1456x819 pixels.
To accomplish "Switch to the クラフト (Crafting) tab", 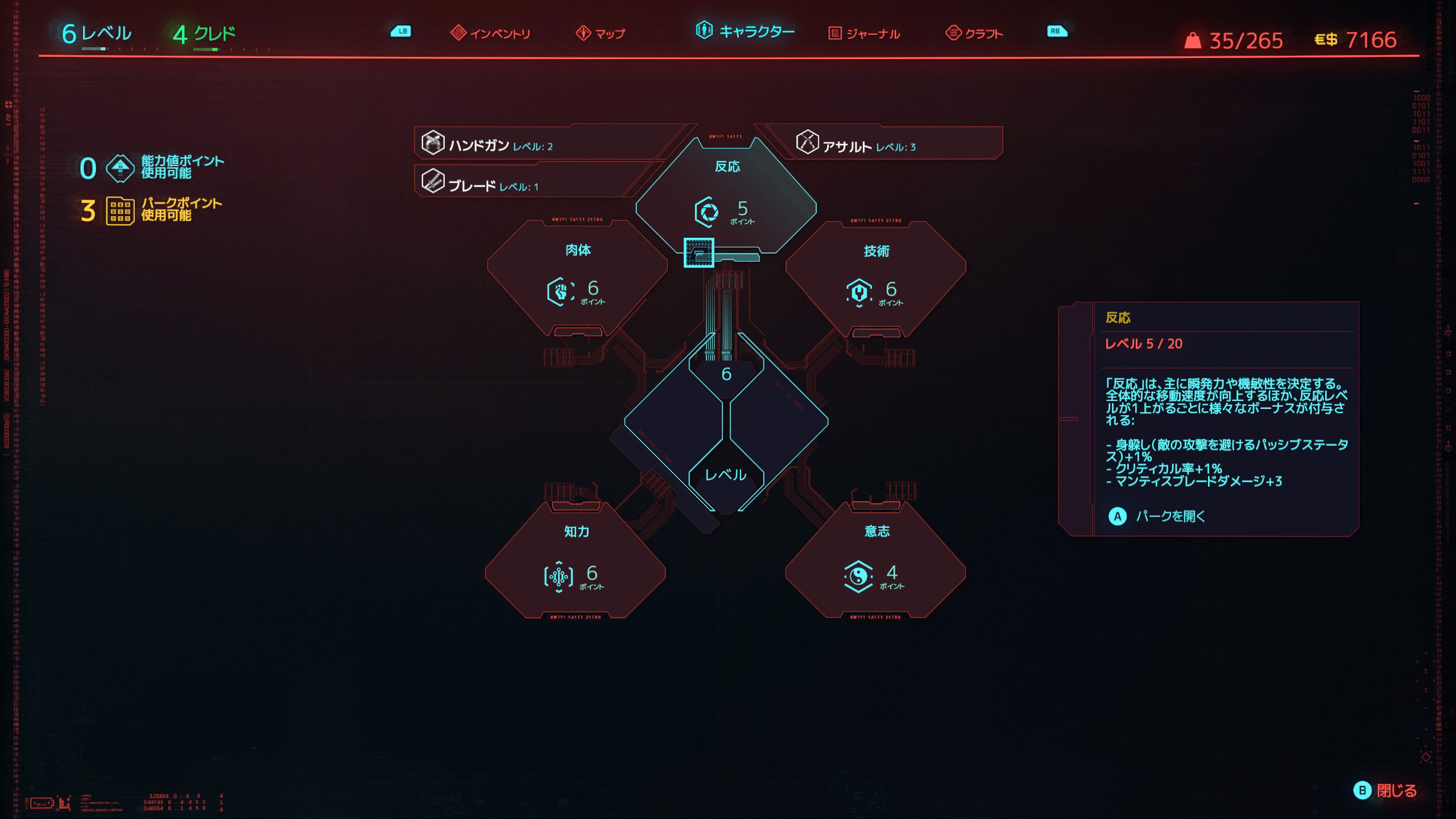I will (x=974, y=34).
